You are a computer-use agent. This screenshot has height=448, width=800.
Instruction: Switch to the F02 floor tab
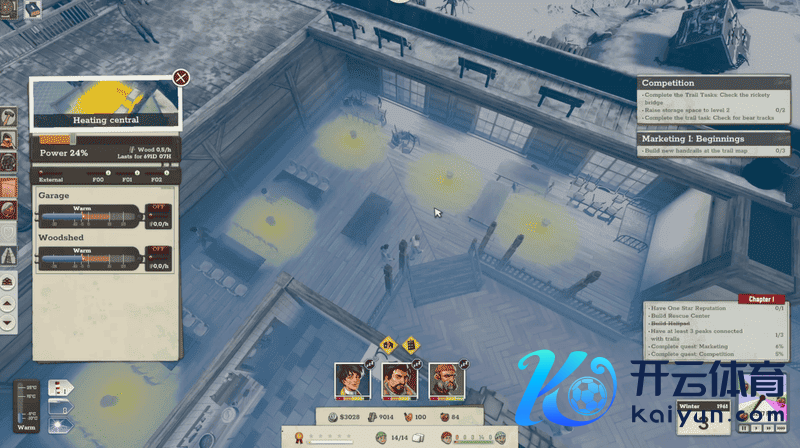(x=155, y=179)
